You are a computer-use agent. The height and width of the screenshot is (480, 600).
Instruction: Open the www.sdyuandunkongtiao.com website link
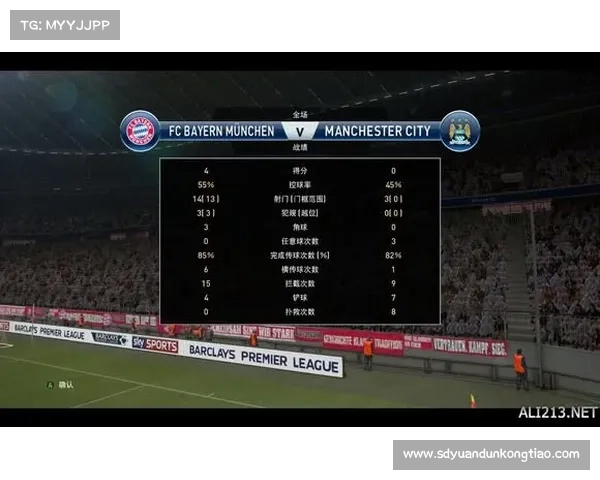tap(491, 454)
